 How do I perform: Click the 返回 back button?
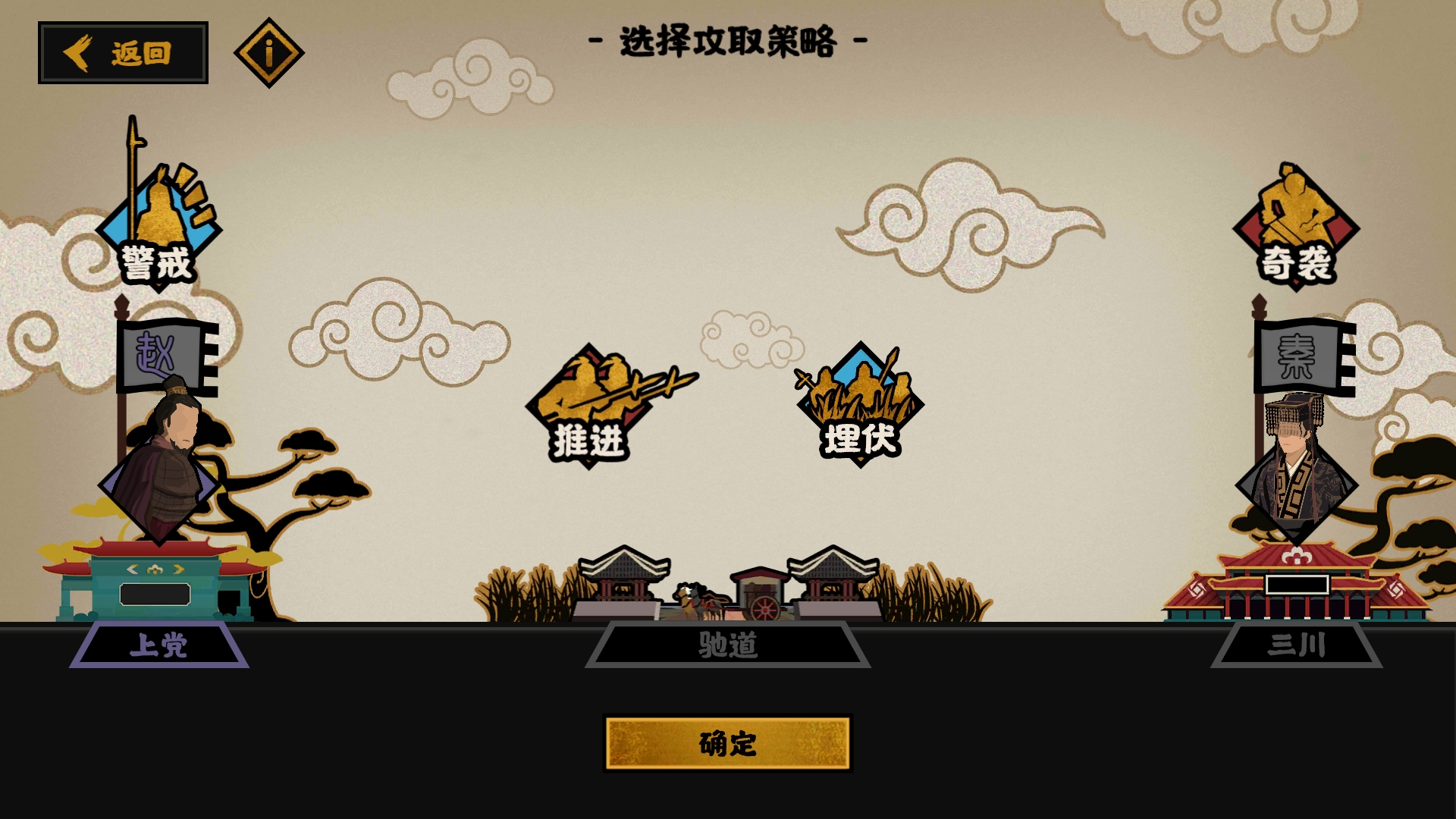pos(124,53)
